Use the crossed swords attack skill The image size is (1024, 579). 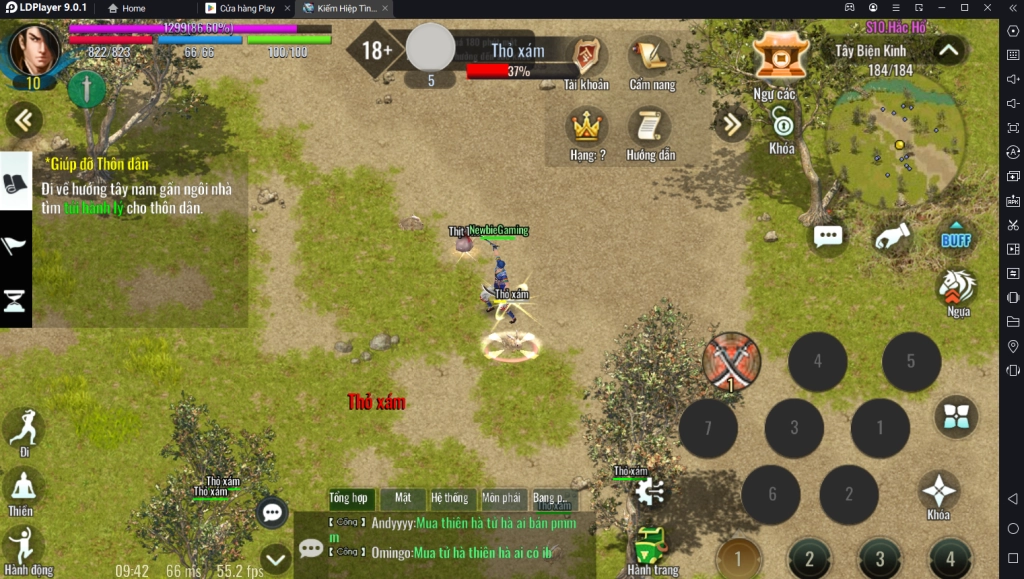pos(731,361)
